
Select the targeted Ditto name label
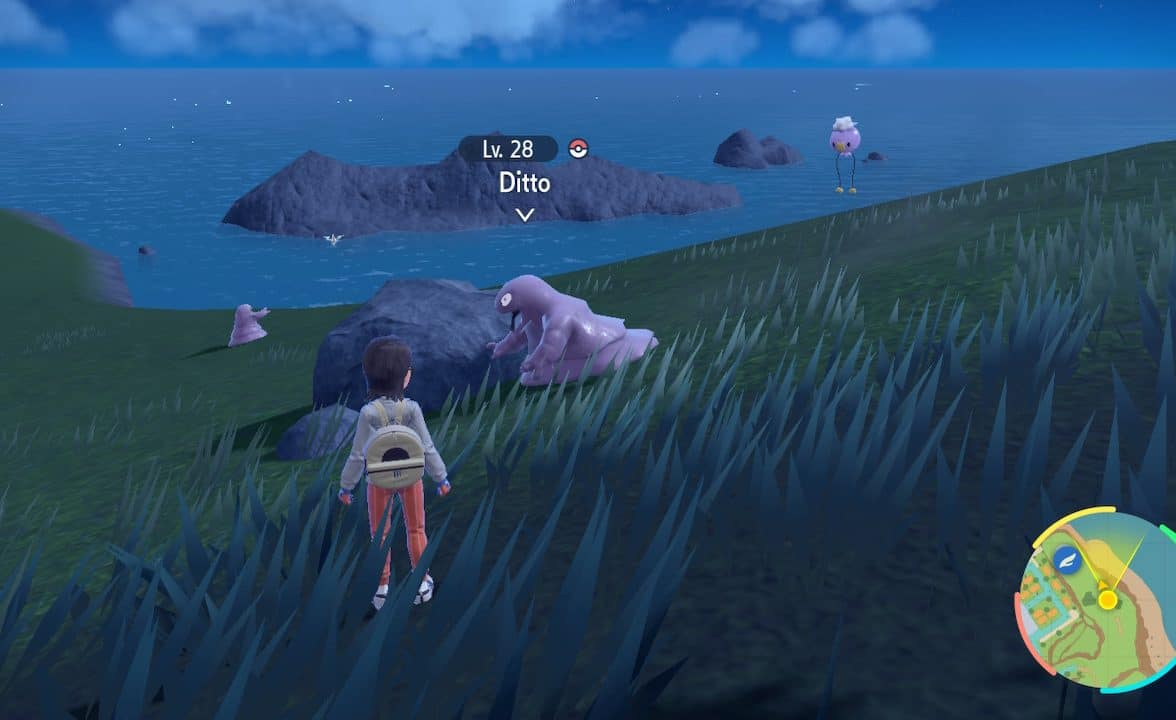tap(524, 185)
